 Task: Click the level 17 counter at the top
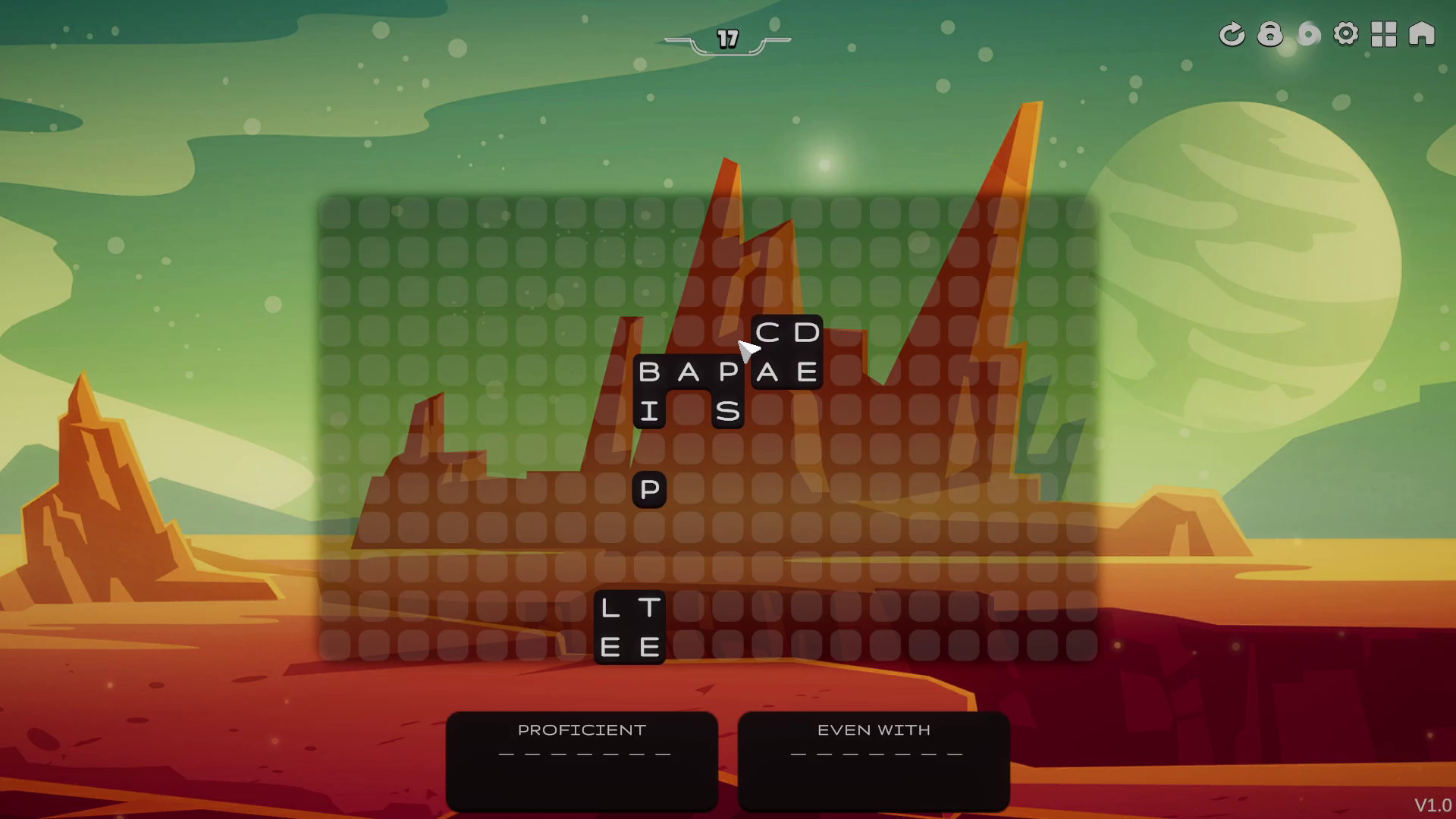(x=726, y=39)
